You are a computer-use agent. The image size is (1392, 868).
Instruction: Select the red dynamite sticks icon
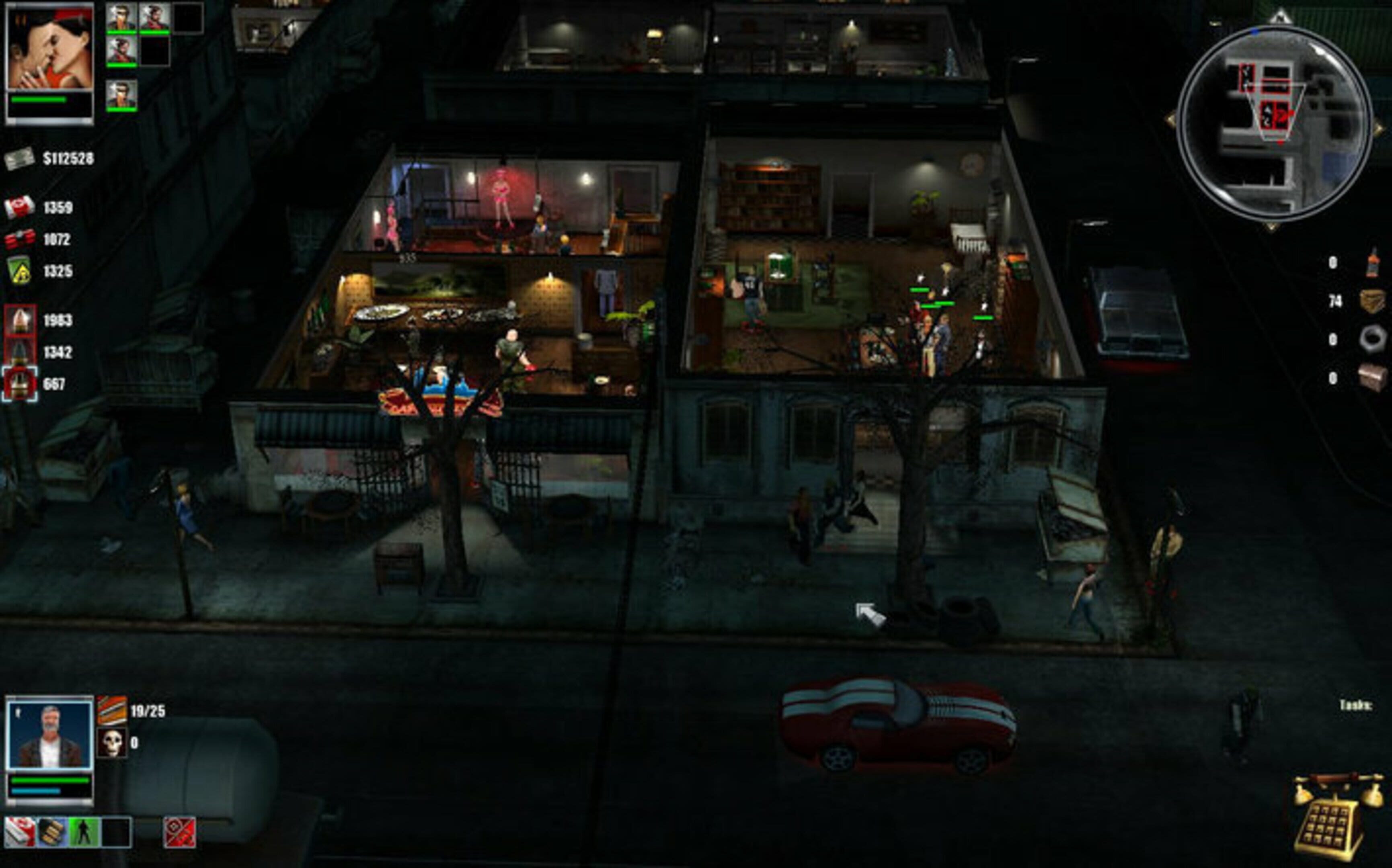[20, 239]
